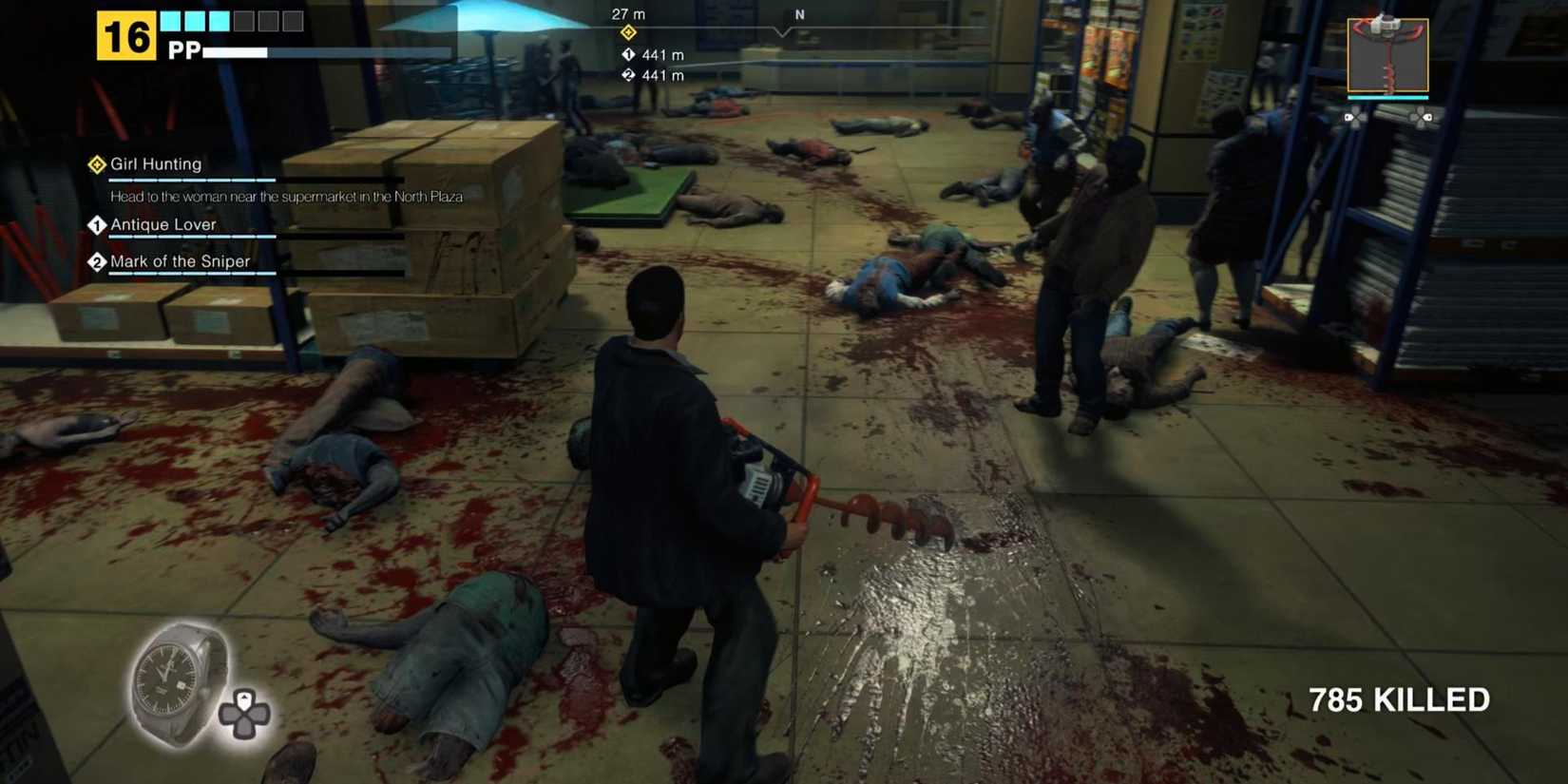Click the 785 KILLED counter
Screen dimensions: 1568x784
(x=1397, y=699)
